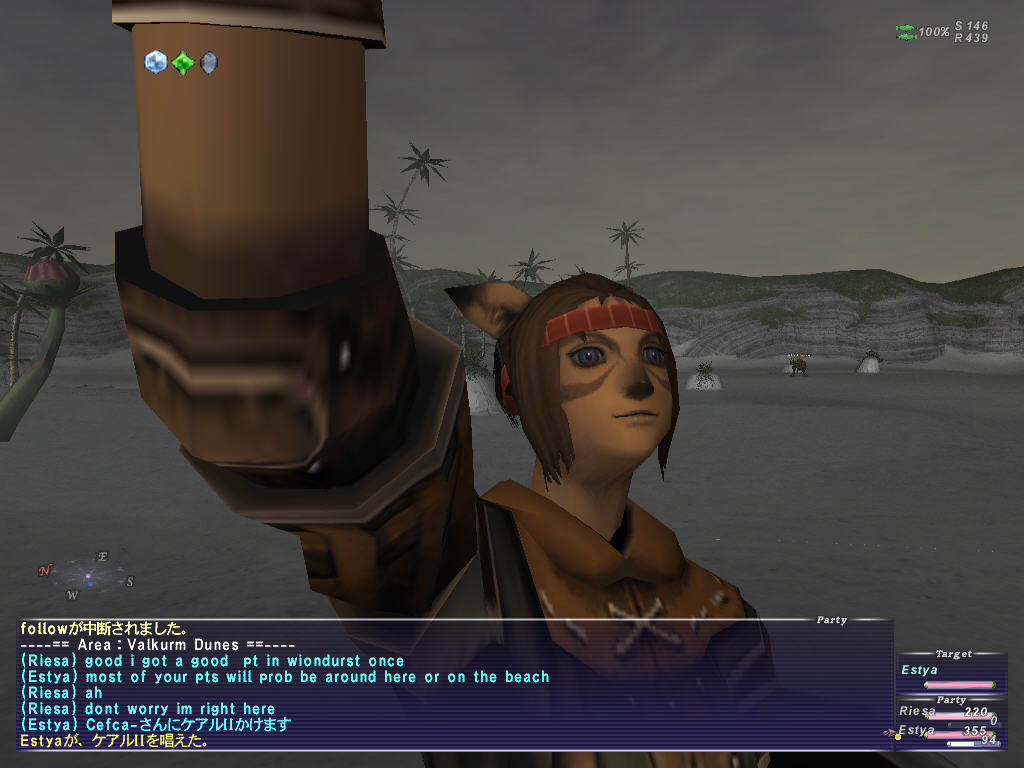Select the green four-pointed star status icon
Screen dimensions: 1024x768
pos(182,63)
